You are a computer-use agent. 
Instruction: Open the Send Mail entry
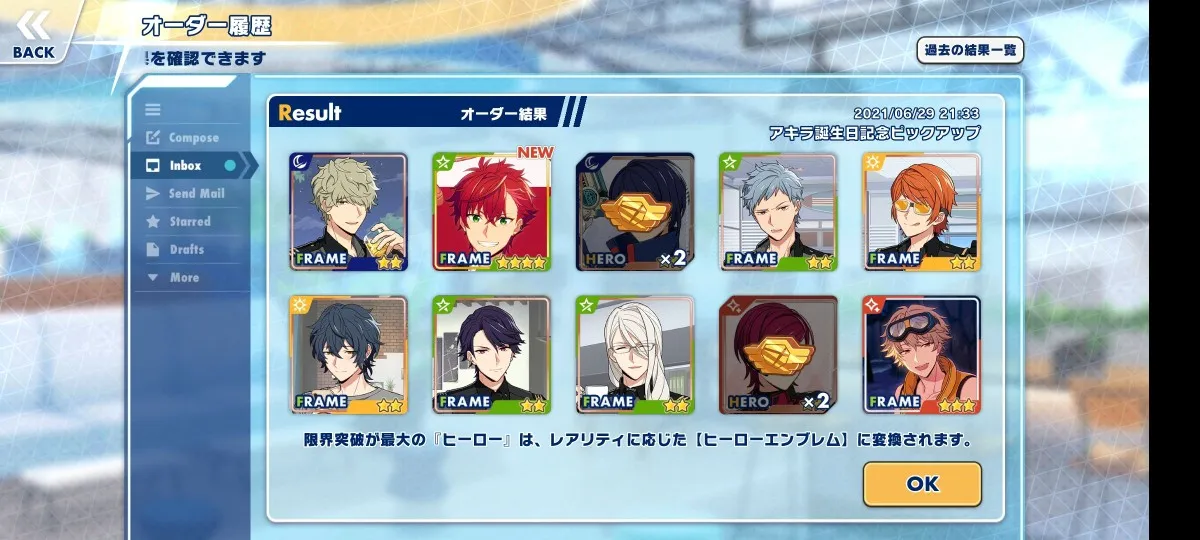click(x=196, y=194)
